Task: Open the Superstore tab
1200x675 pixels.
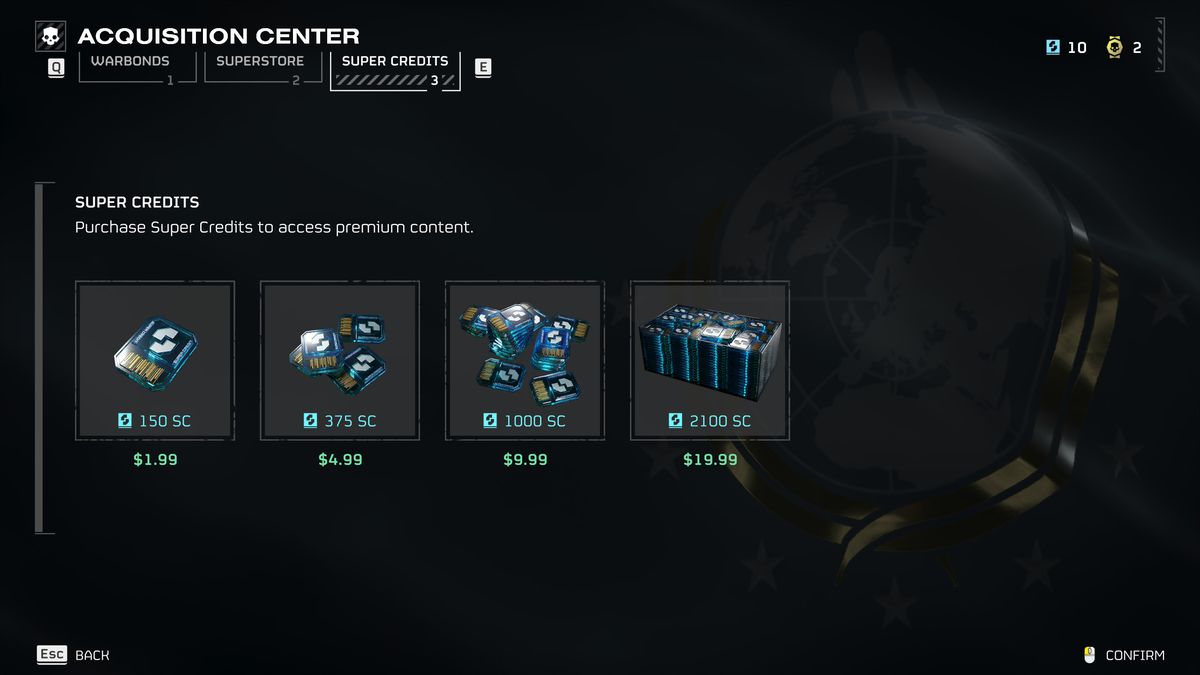Action: [x=260, y=66]
